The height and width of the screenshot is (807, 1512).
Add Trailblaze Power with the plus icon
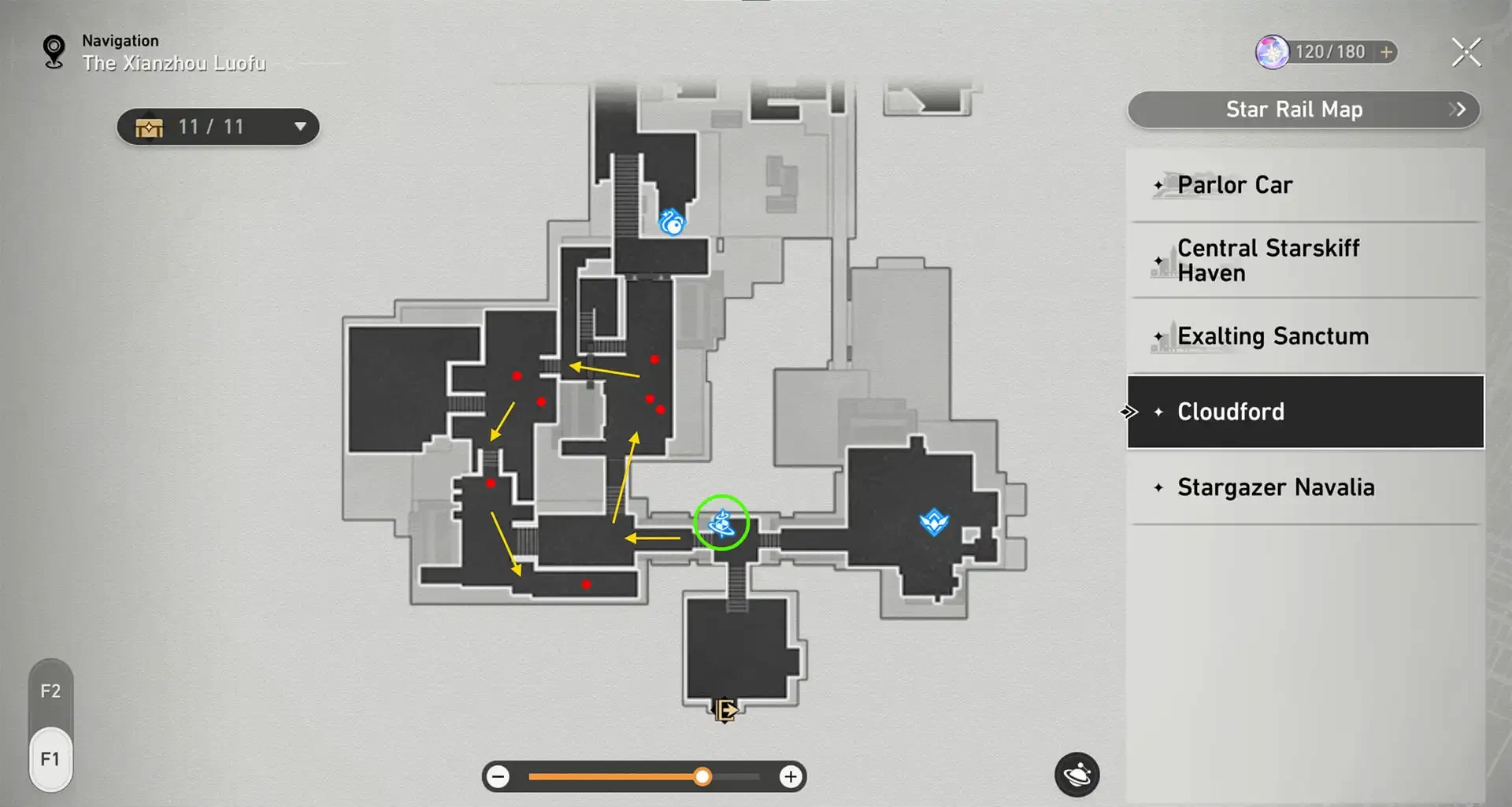click(1386, 52)
